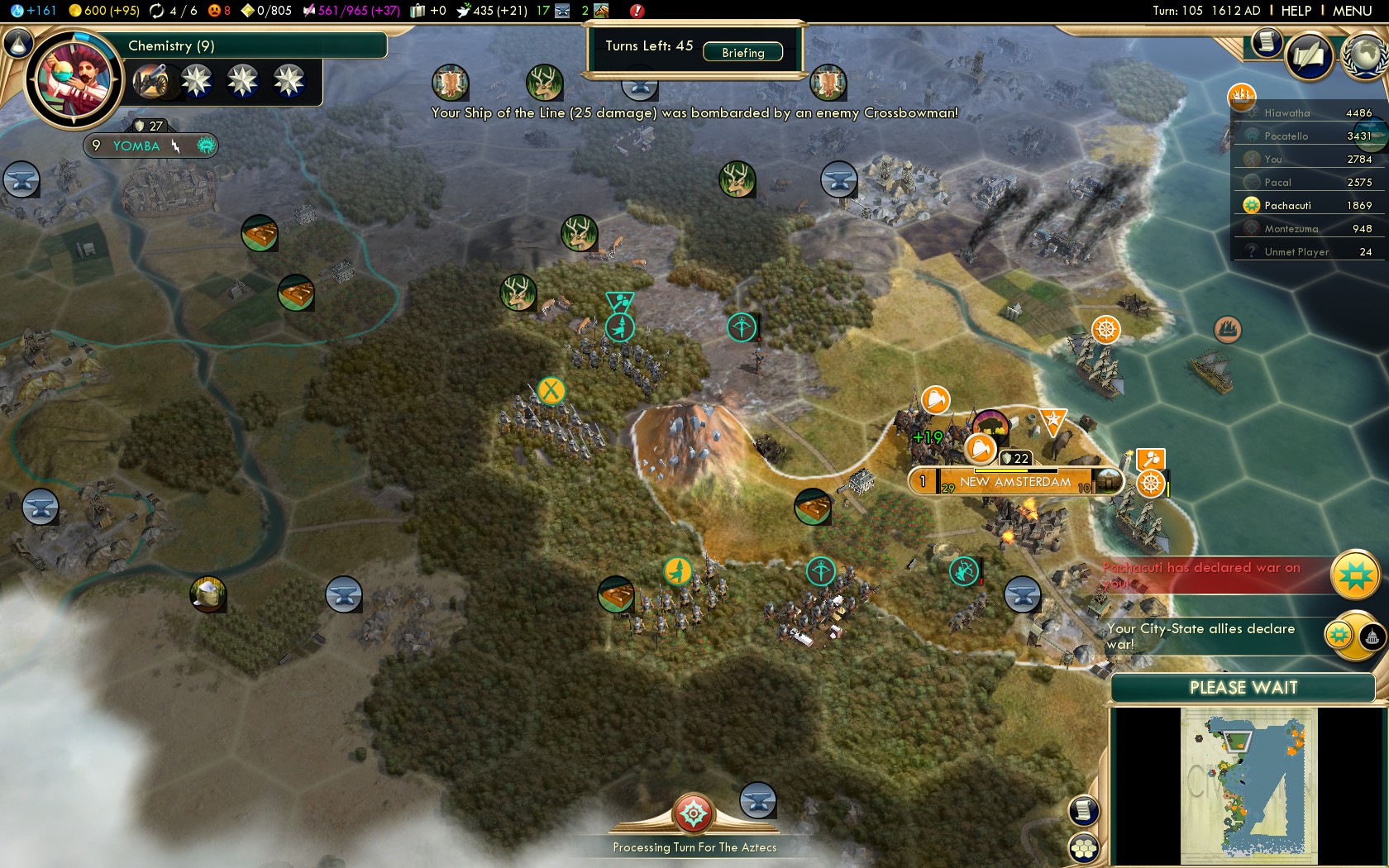Open the game MENU

coord(1352,11)
